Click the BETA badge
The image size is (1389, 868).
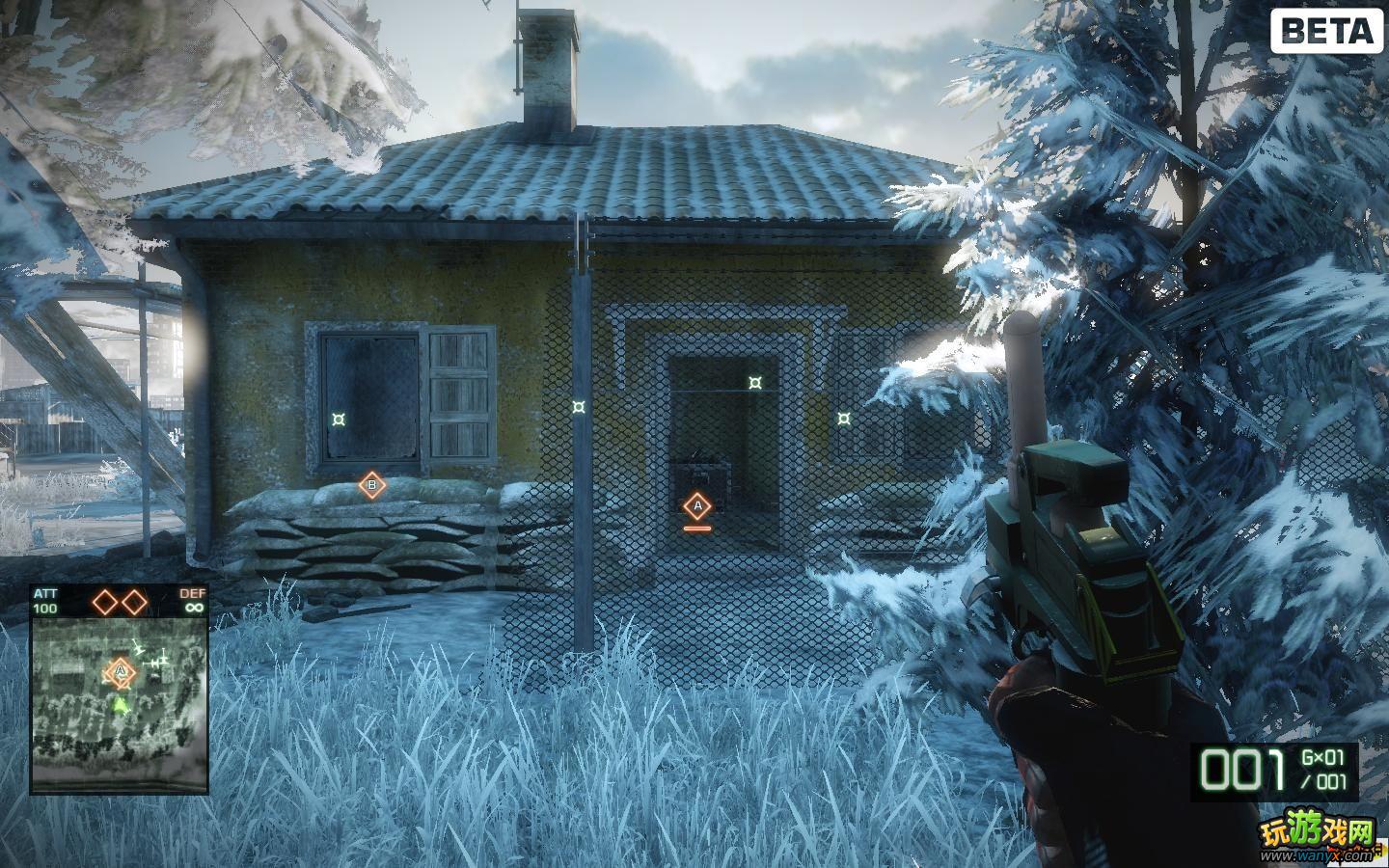tap(1328, 32)
